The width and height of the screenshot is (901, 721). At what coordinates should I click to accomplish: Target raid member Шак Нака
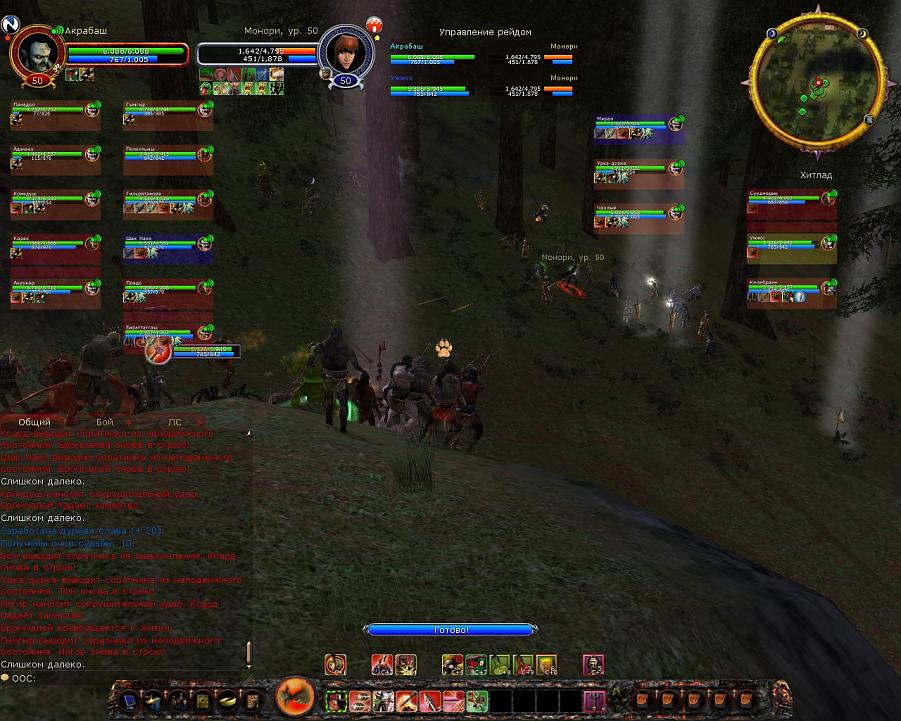(x=167, y=247)
